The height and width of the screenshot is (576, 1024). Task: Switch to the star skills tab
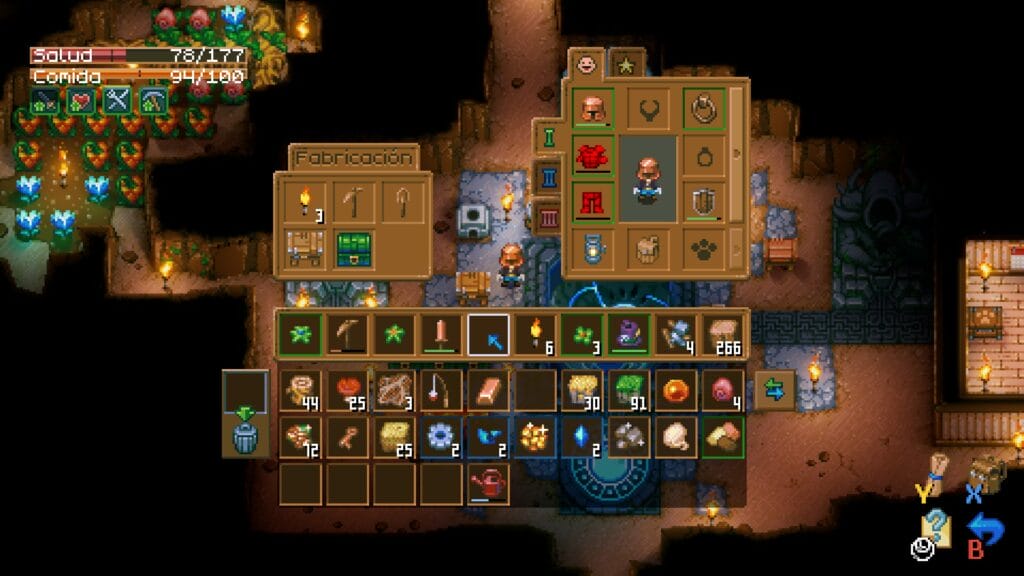pyautogui.click(x=626, y=65)
